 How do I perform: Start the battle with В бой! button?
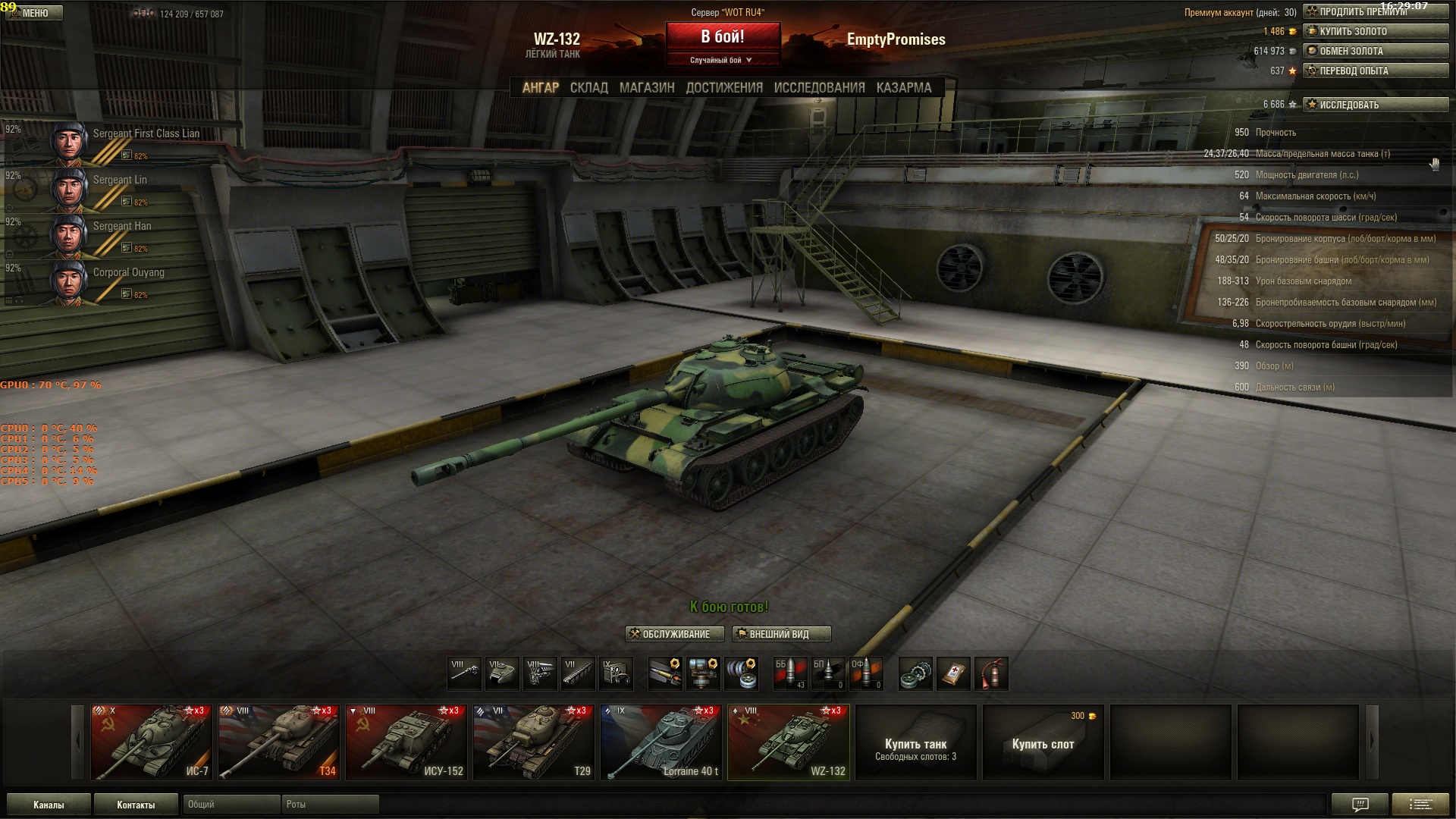coord(723,37)
